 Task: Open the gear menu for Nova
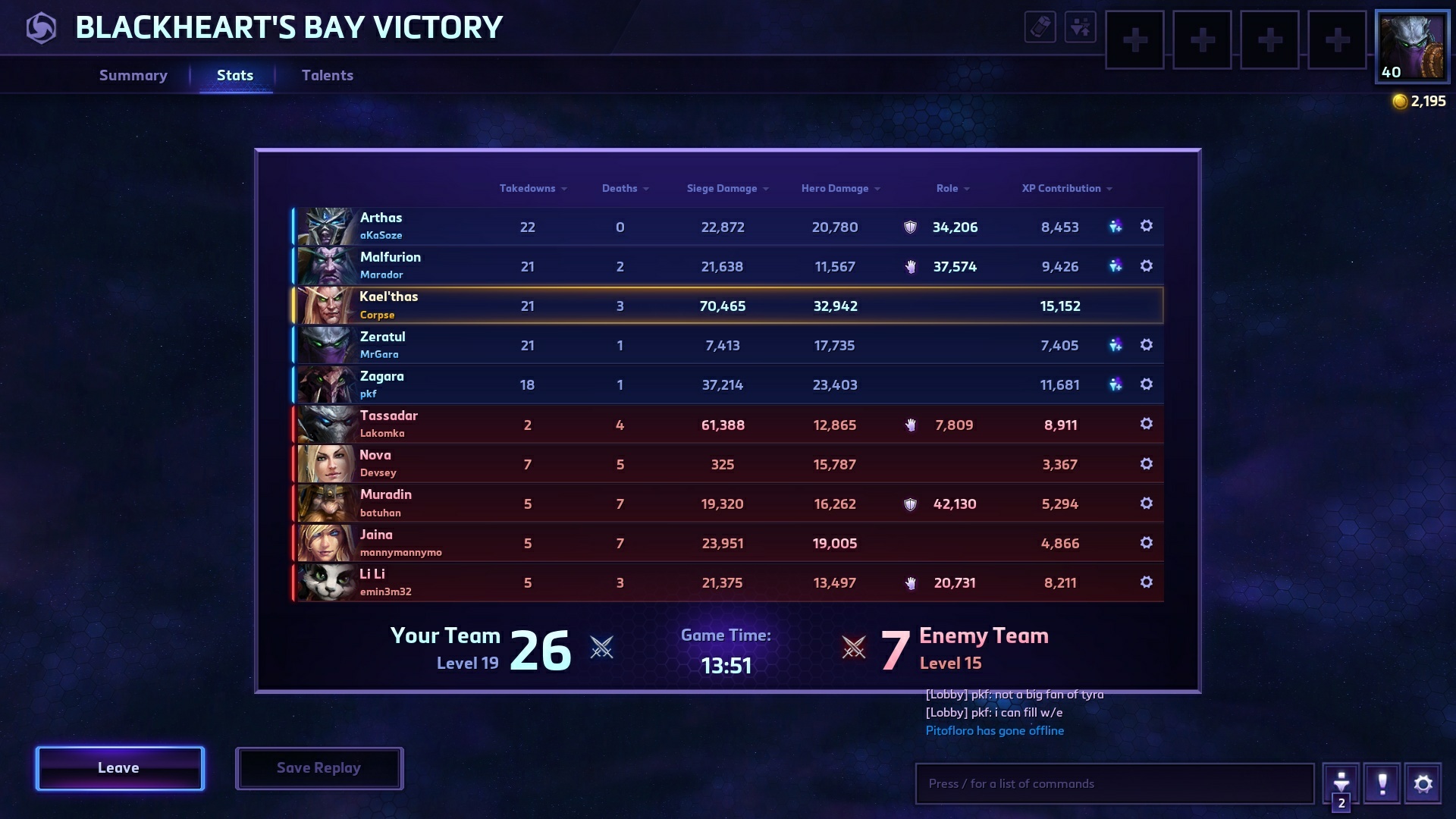(x=1147, y=463)
